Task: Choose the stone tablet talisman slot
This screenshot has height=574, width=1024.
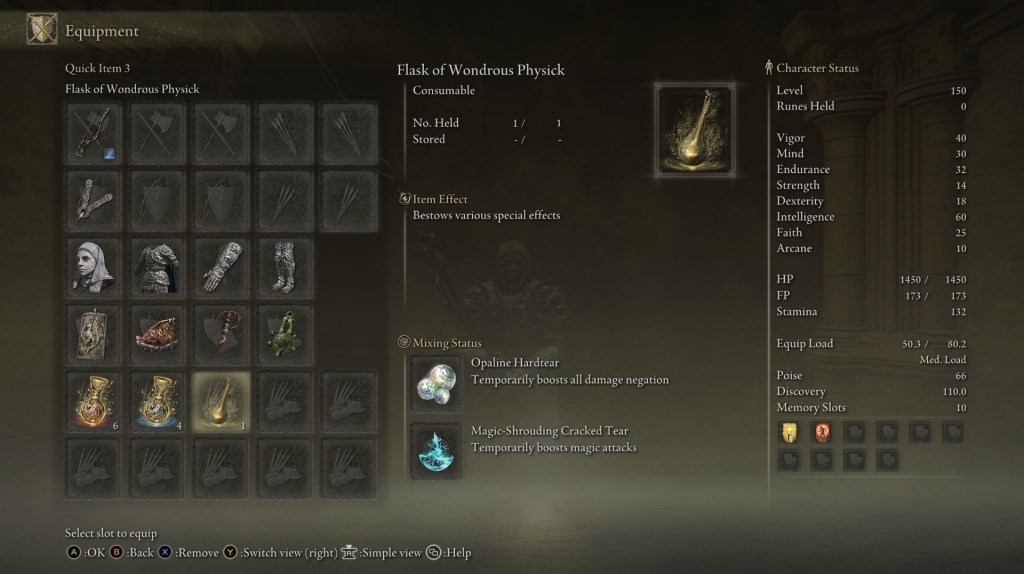Action: pos(95,332)
